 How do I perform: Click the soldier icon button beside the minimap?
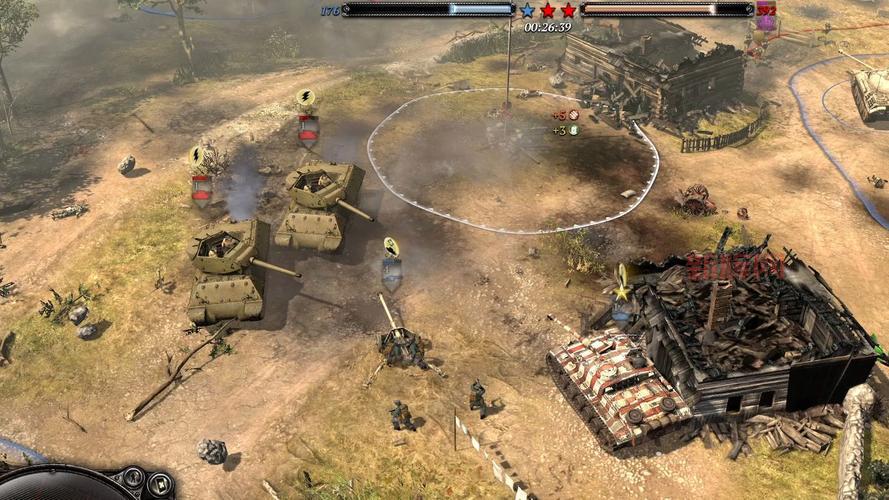point(134,478)
